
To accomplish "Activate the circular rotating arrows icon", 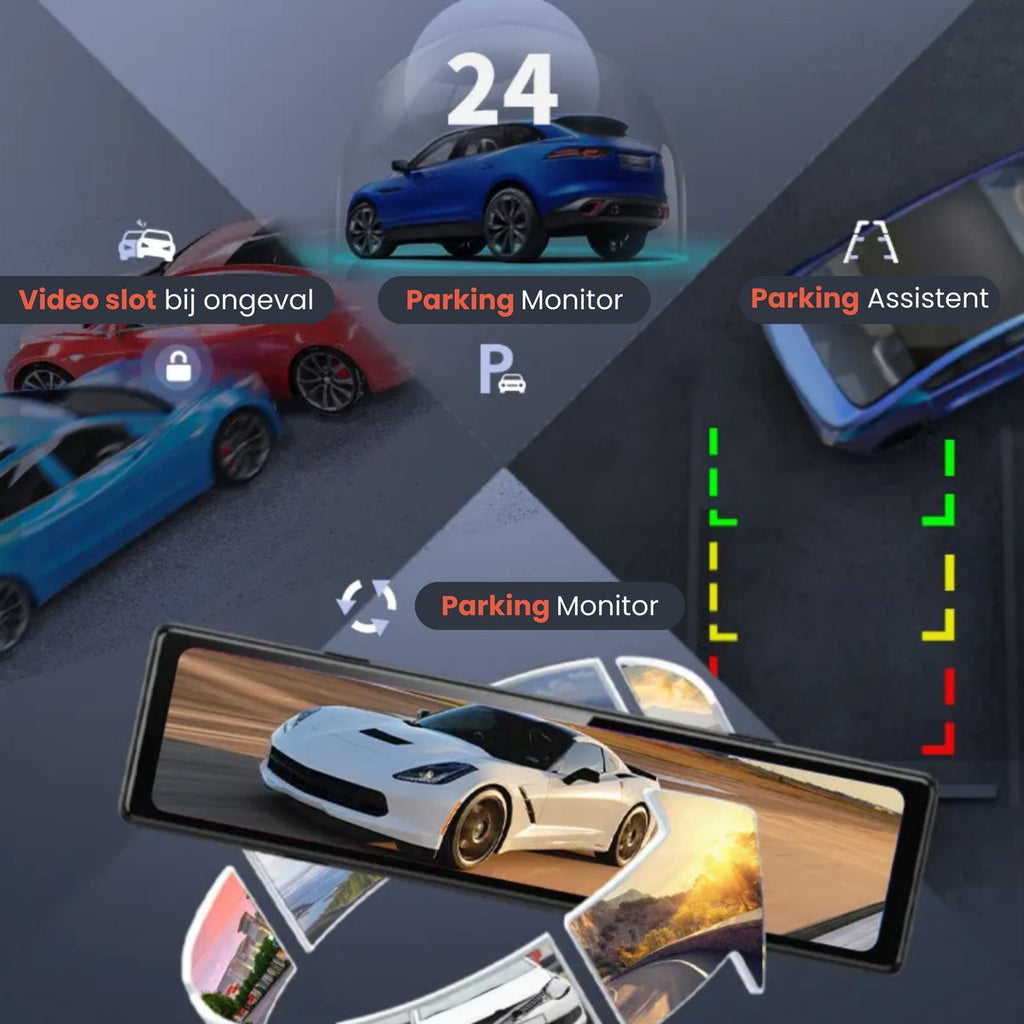I will coord(366,606).
